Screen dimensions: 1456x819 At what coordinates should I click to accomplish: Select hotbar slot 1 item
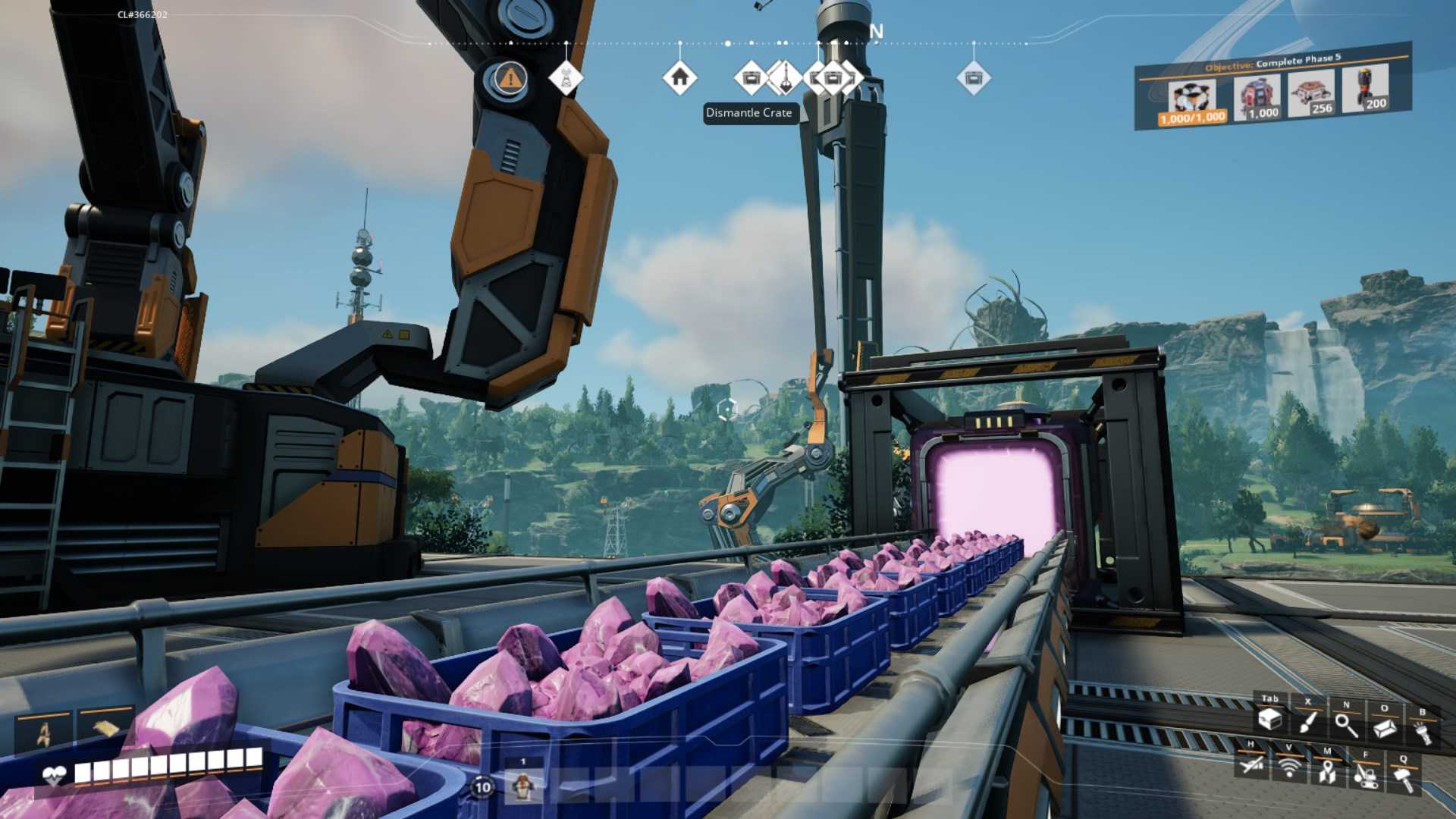tap(522, 785)
